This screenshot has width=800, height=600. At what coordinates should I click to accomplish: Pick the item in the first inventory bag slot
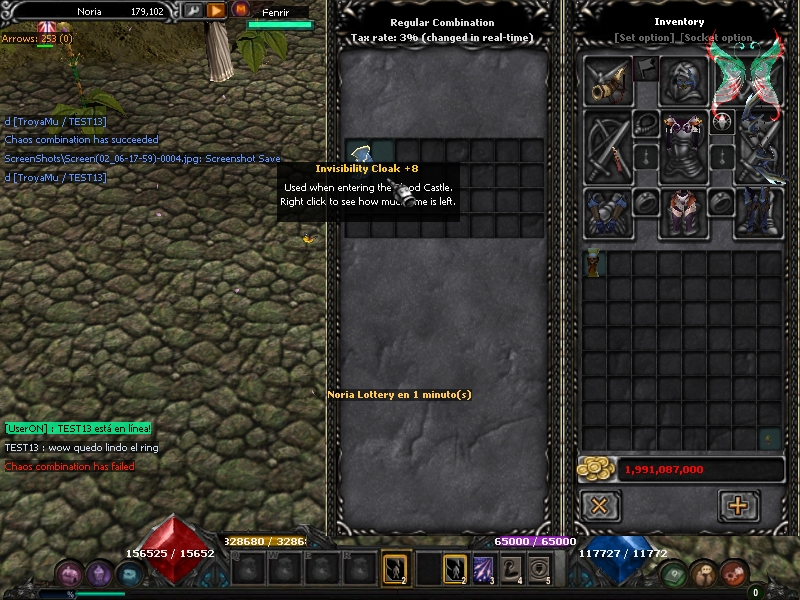596,264
